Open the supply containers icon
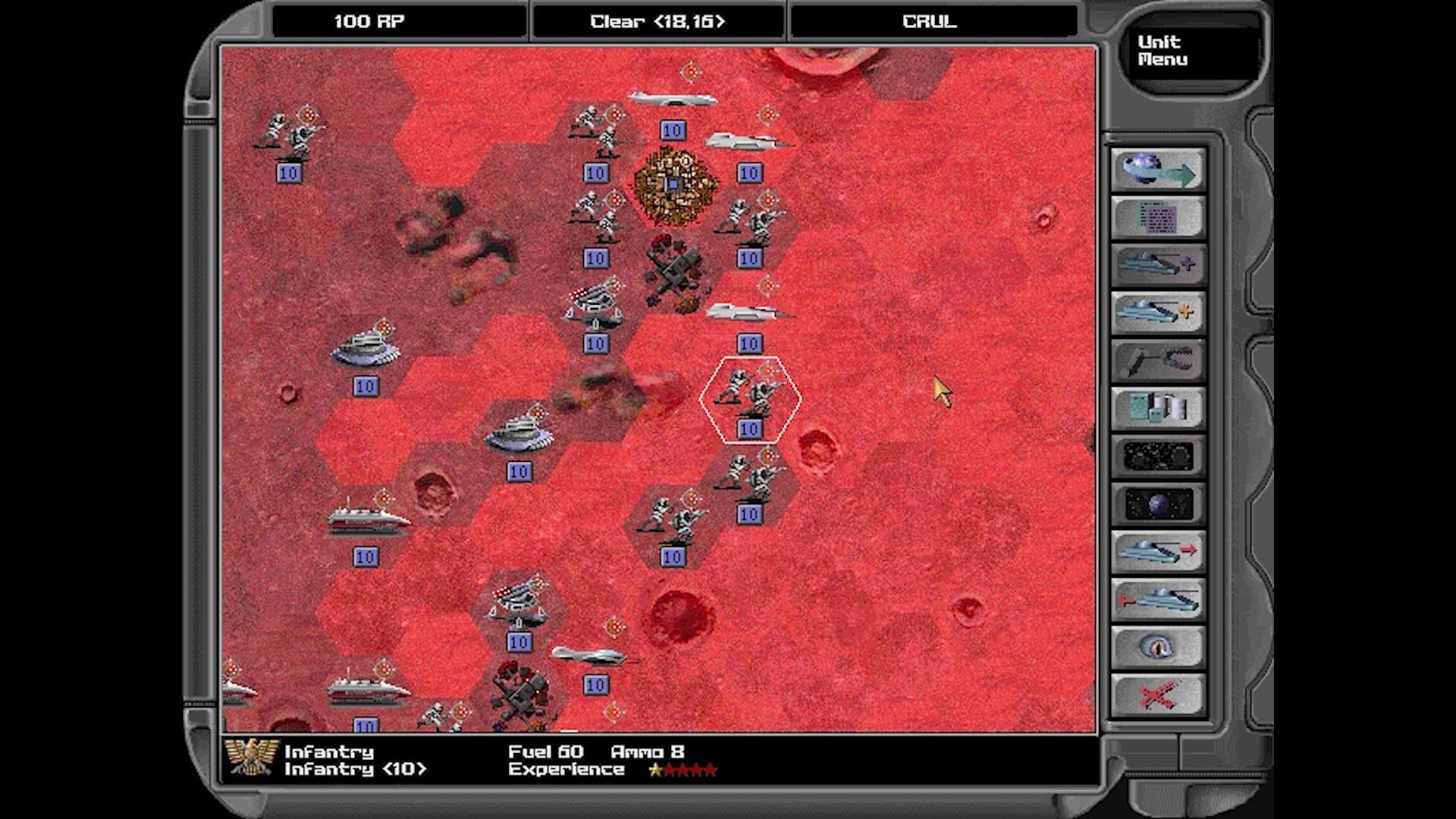This screenshot has width=1456, height=819. click(1156, 408)
